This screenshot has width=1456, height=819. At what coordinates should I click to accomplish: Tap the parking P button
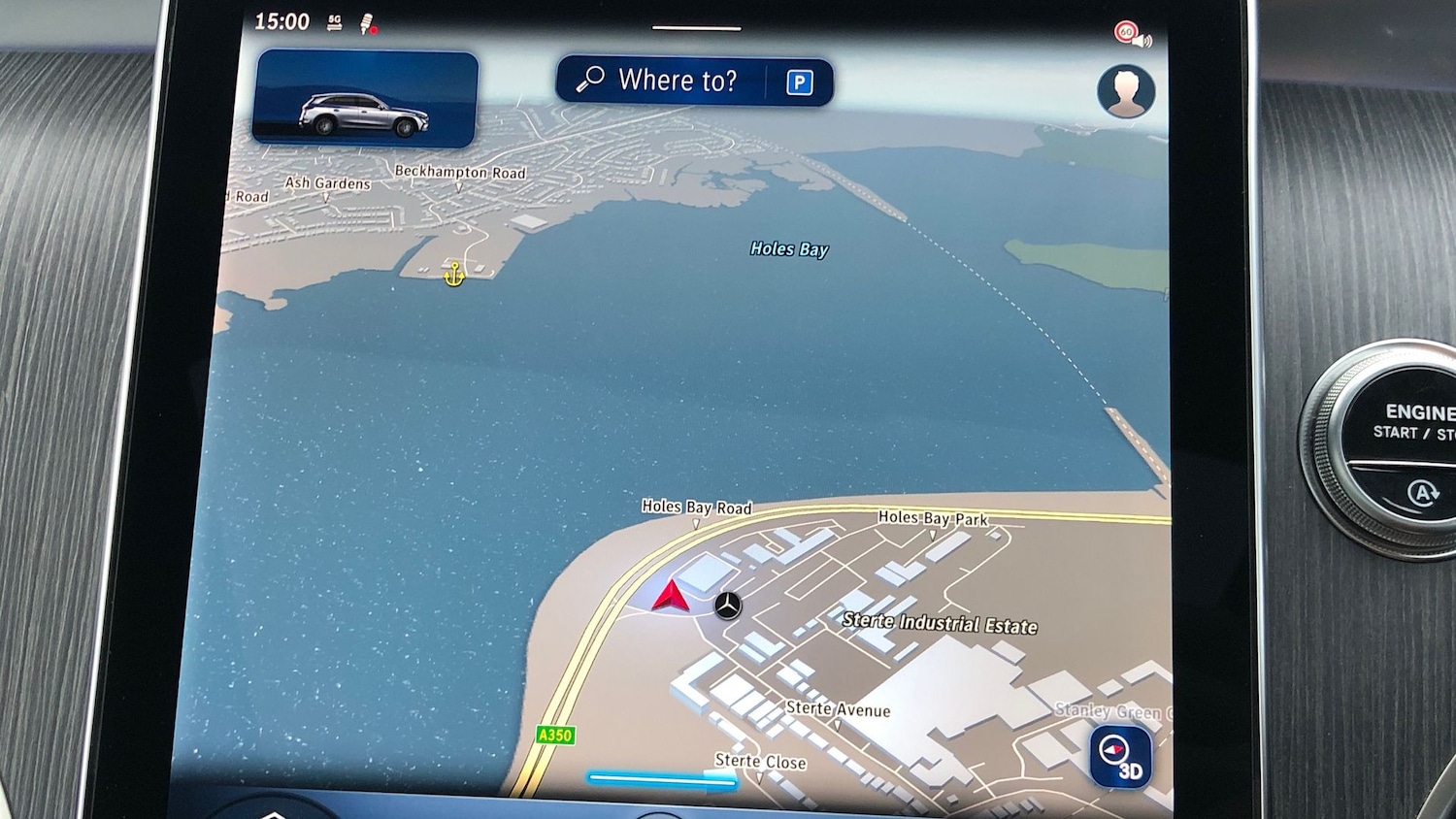pos(799,82)
